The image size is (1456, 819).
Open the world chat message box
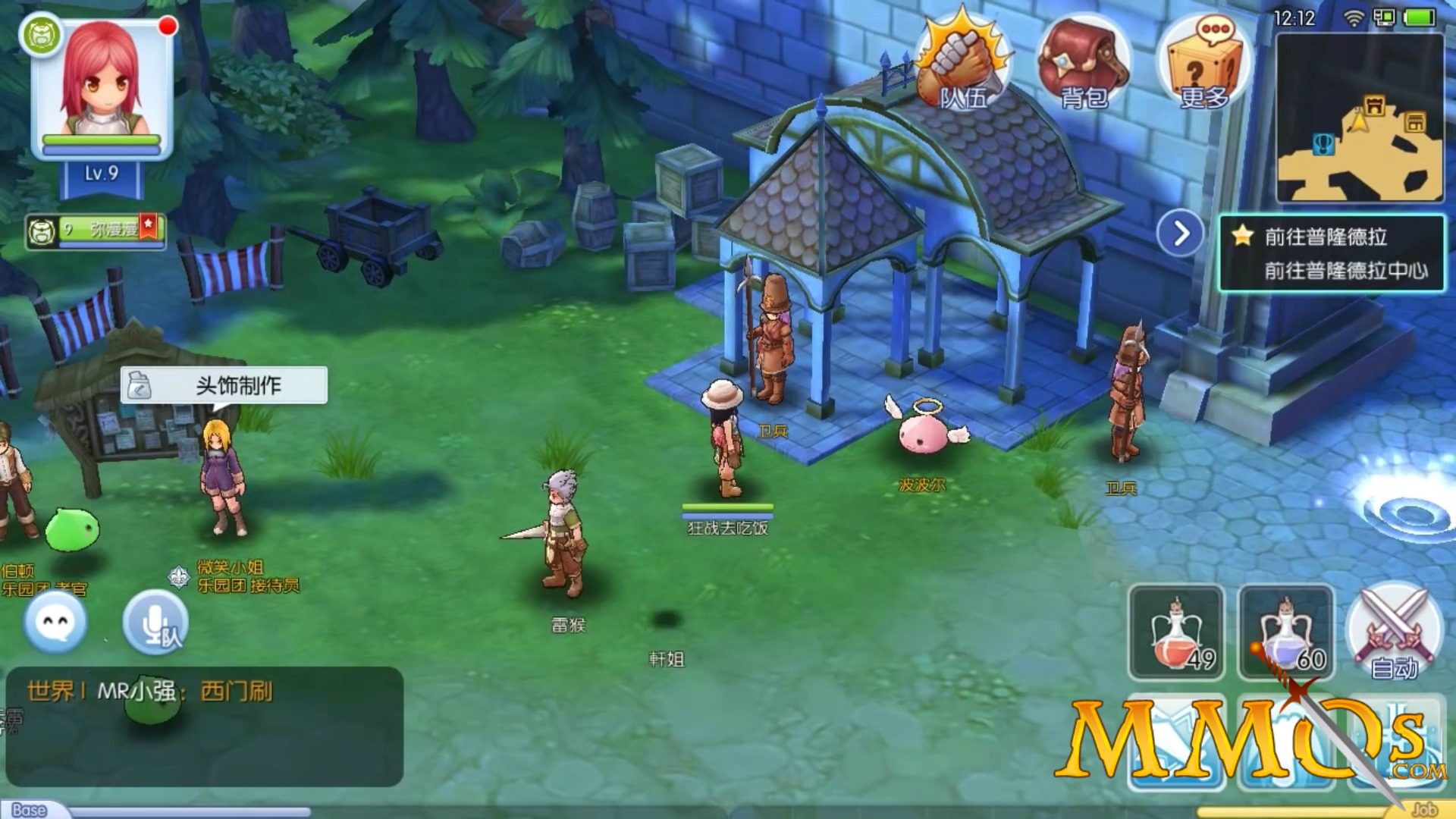[205, 726]
